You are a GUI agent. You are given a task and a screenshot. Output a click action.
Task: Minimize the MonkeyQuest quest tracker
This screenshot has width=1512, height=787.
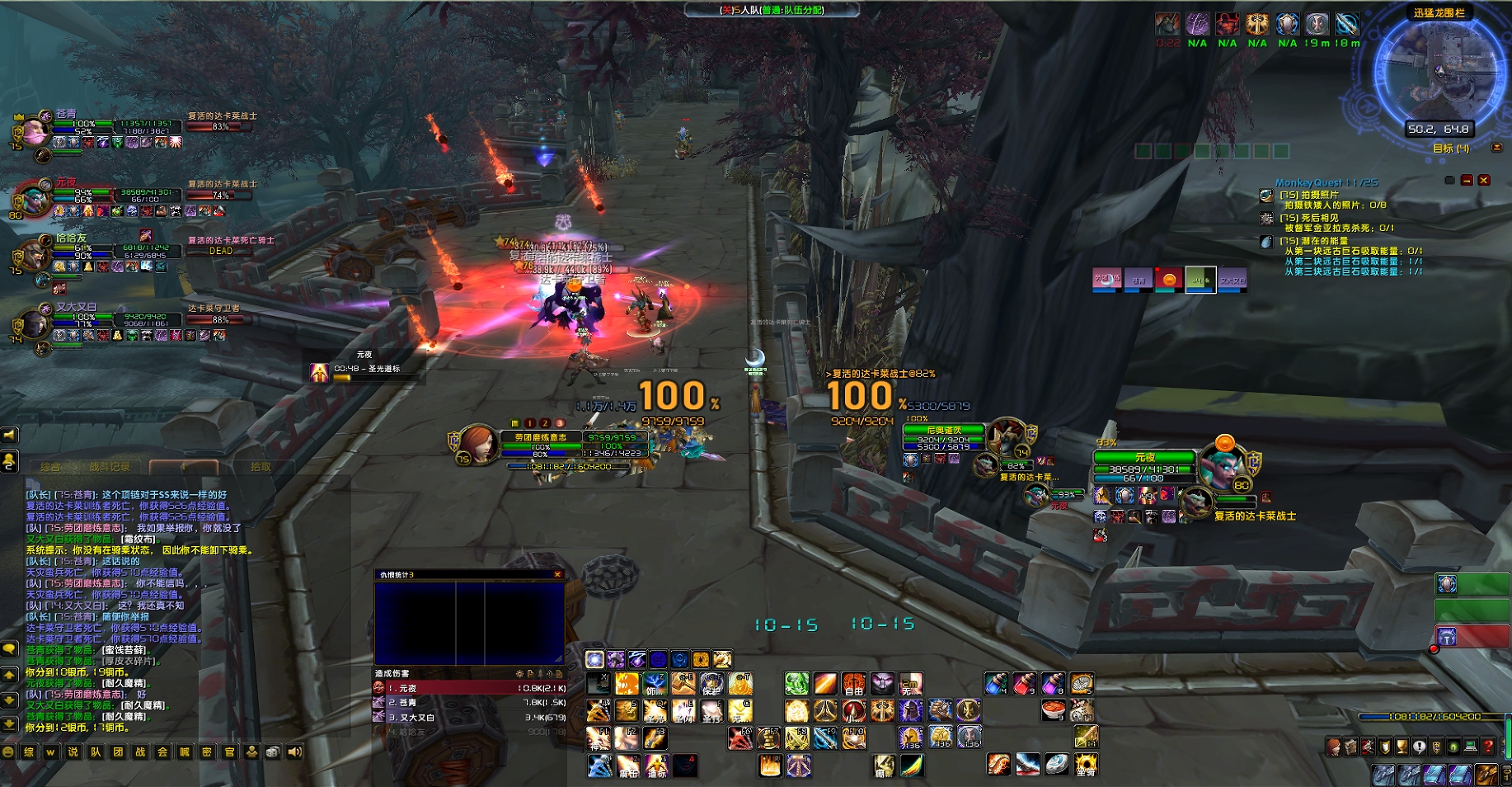pos(1467,180)
